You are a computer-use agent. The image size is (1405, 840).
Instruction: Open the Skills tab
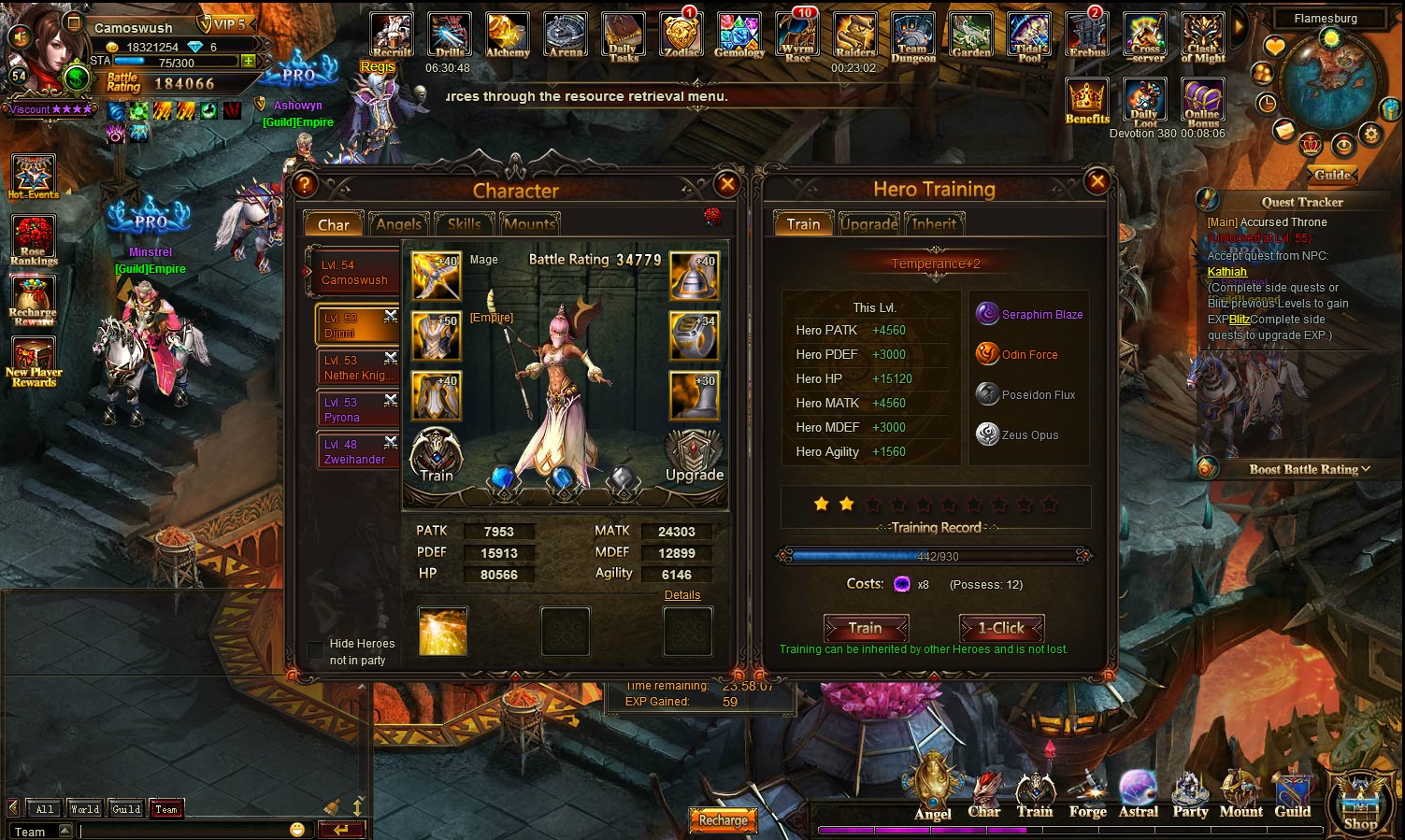(x=464, y=224)
